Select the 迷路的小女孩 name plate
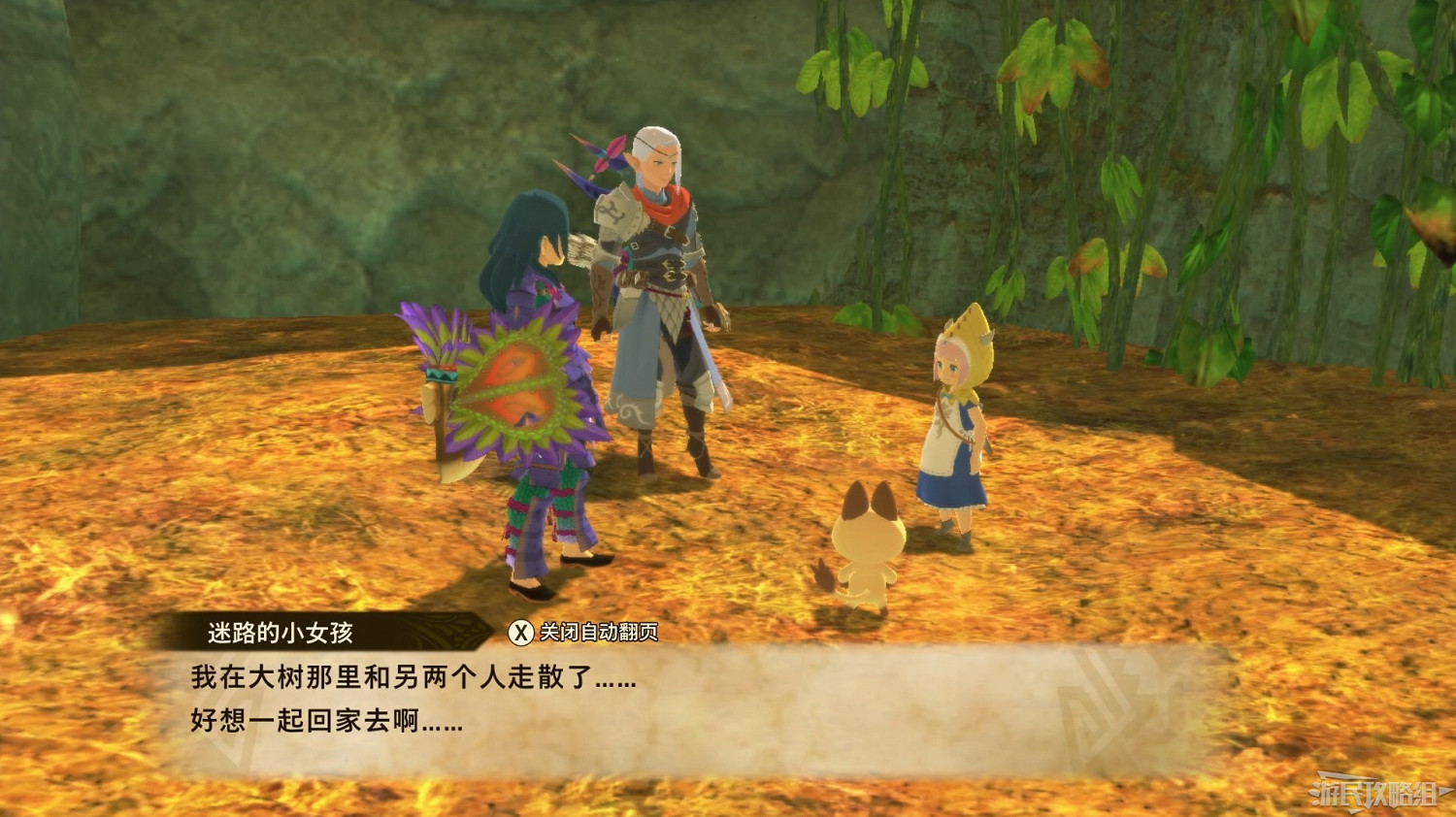This screenshot has width=1456, height=817. (280, 631)
